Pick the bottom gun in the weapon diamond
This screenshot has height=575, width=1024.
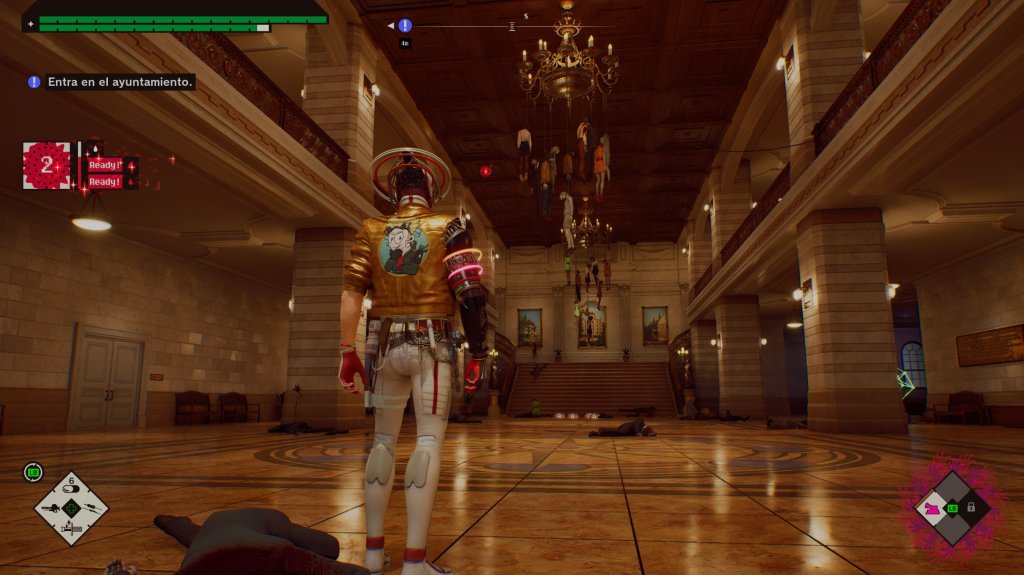click(71, 529)
